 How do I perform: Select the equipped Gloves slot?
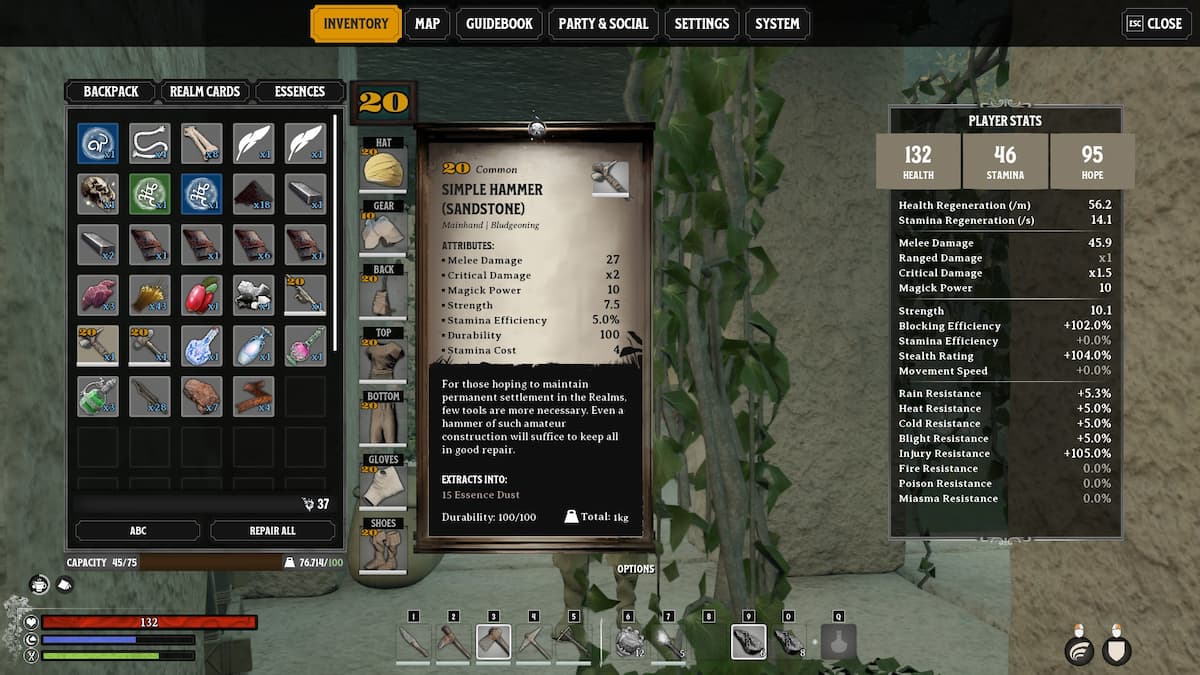click(x=383, y=485)
